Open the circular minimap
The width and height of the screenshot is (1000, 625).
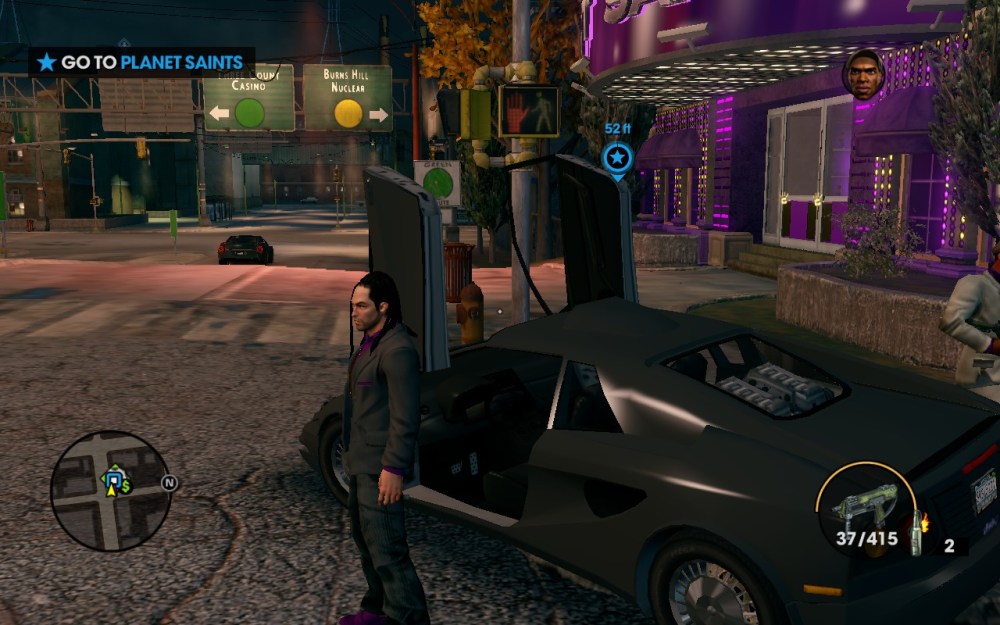(110, 490)
